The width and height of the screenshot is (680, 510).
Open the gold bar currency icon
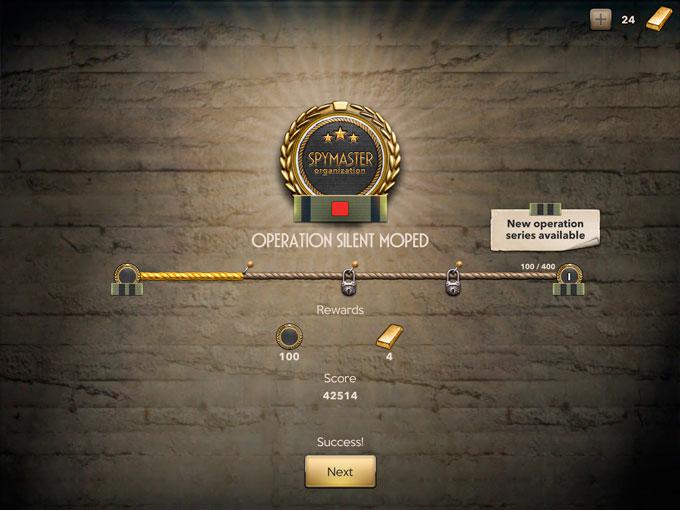pyautogui.click(x=658, y=19)
